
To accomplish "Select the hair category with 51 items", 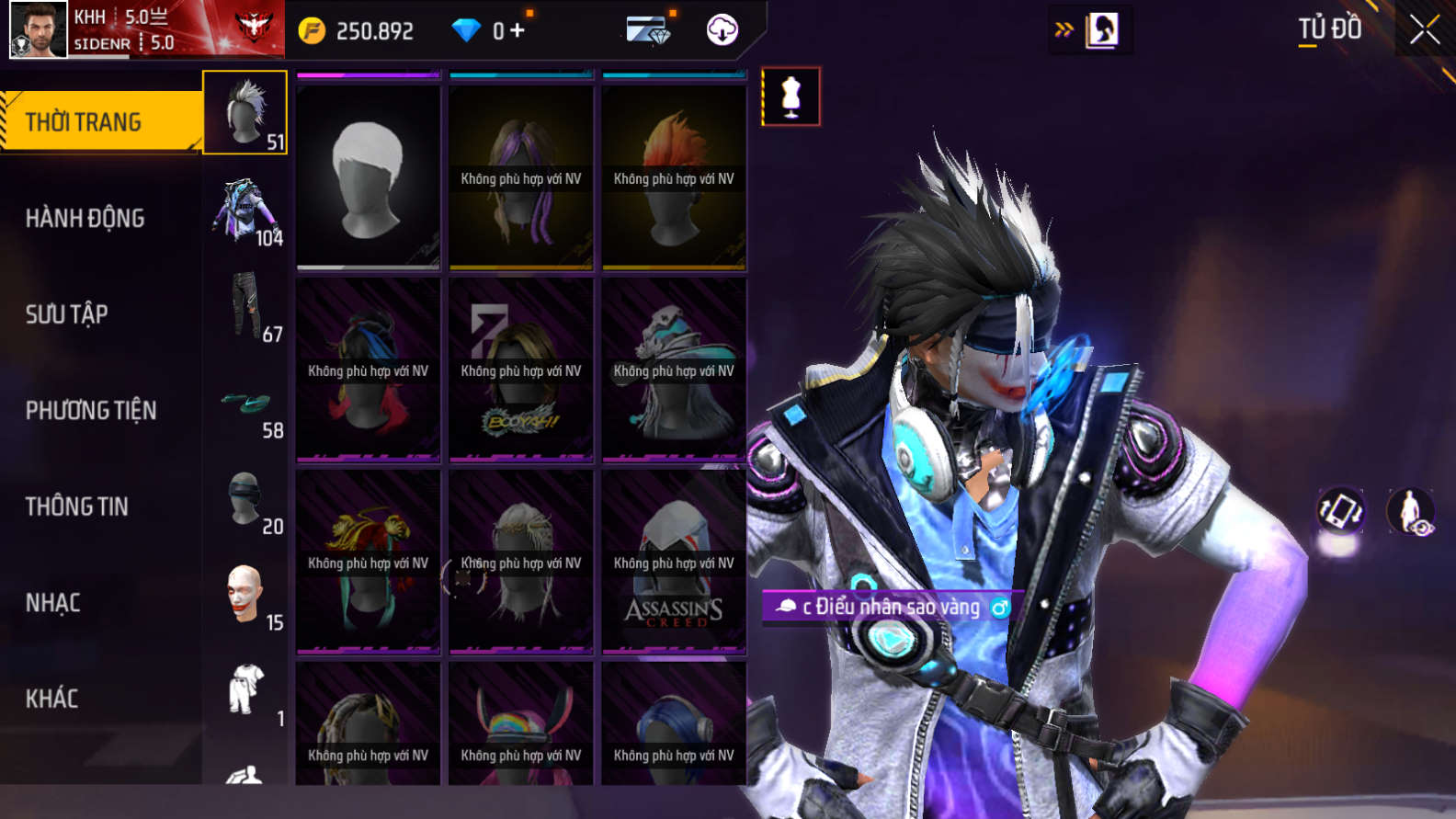I will click(245, 112).
